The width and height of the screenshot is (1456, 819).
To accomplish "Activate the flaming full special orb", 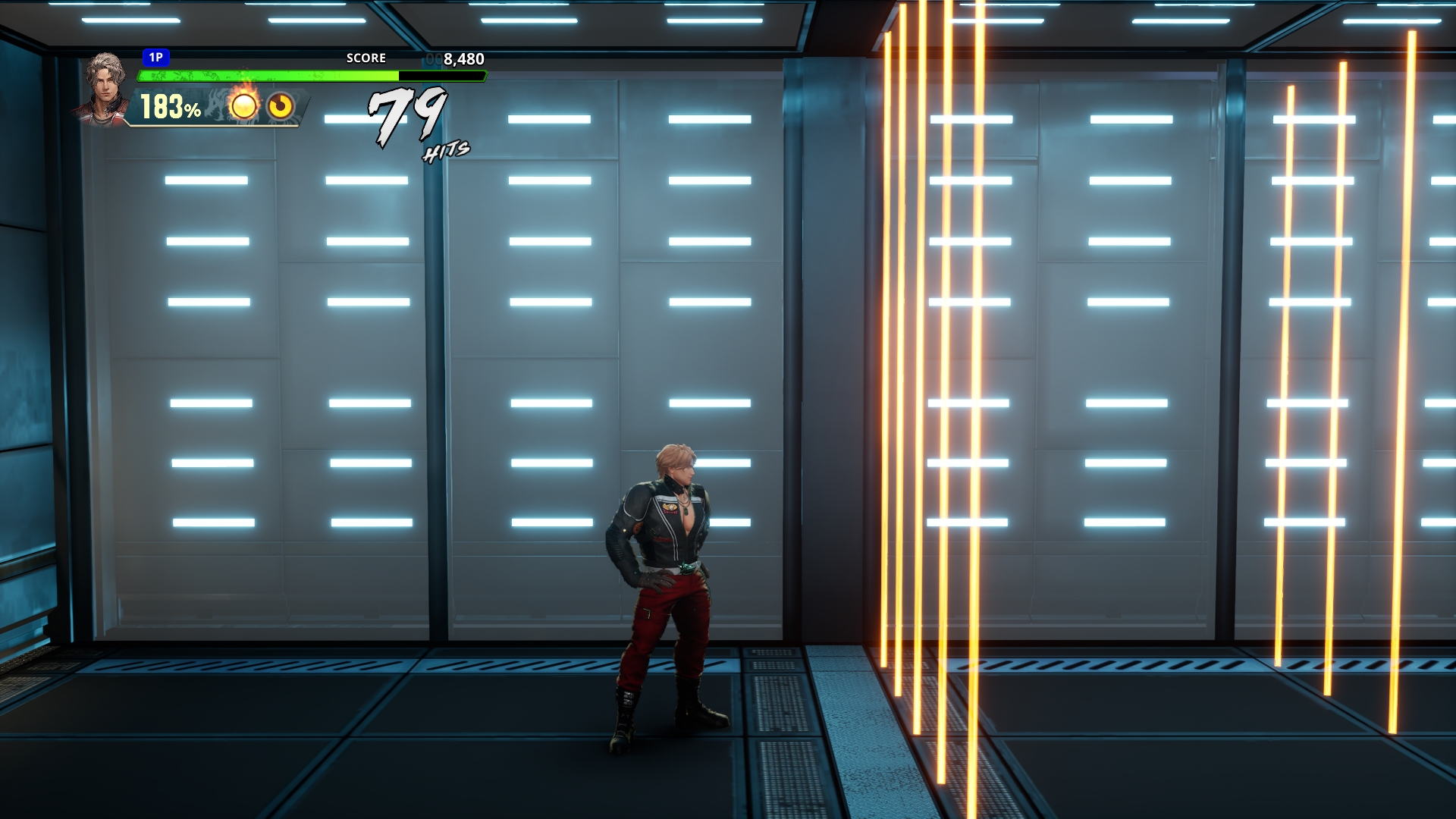I will coord(243,105).
